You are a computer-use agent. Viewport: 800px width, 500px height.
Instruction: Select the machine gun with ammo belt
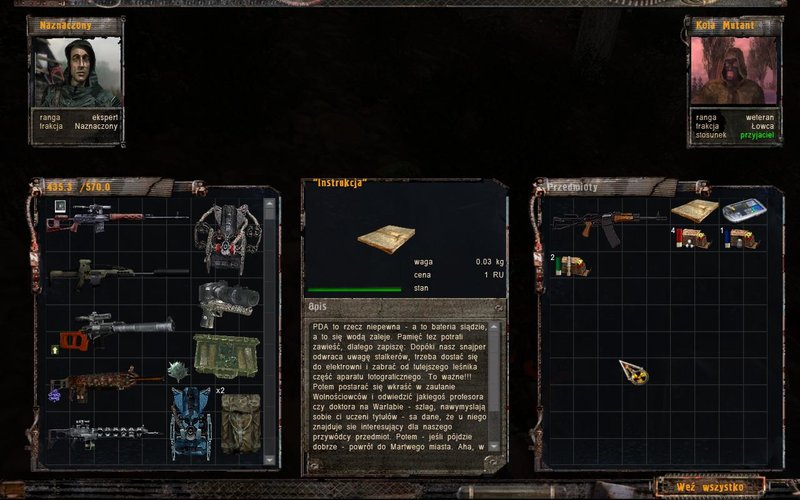coord(106,435)
